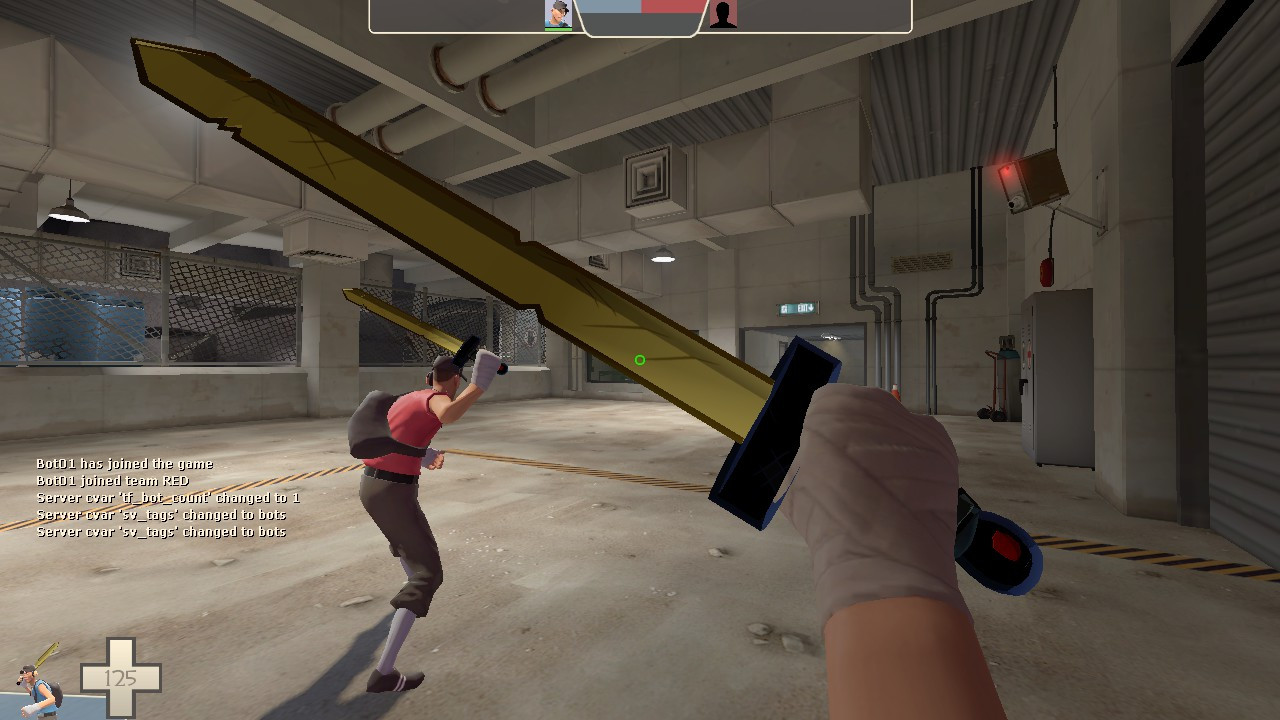Screen dimensions: 1280x720
Task: Click the BLU player avatar in top scoreboard
Action: coord(559,14)
